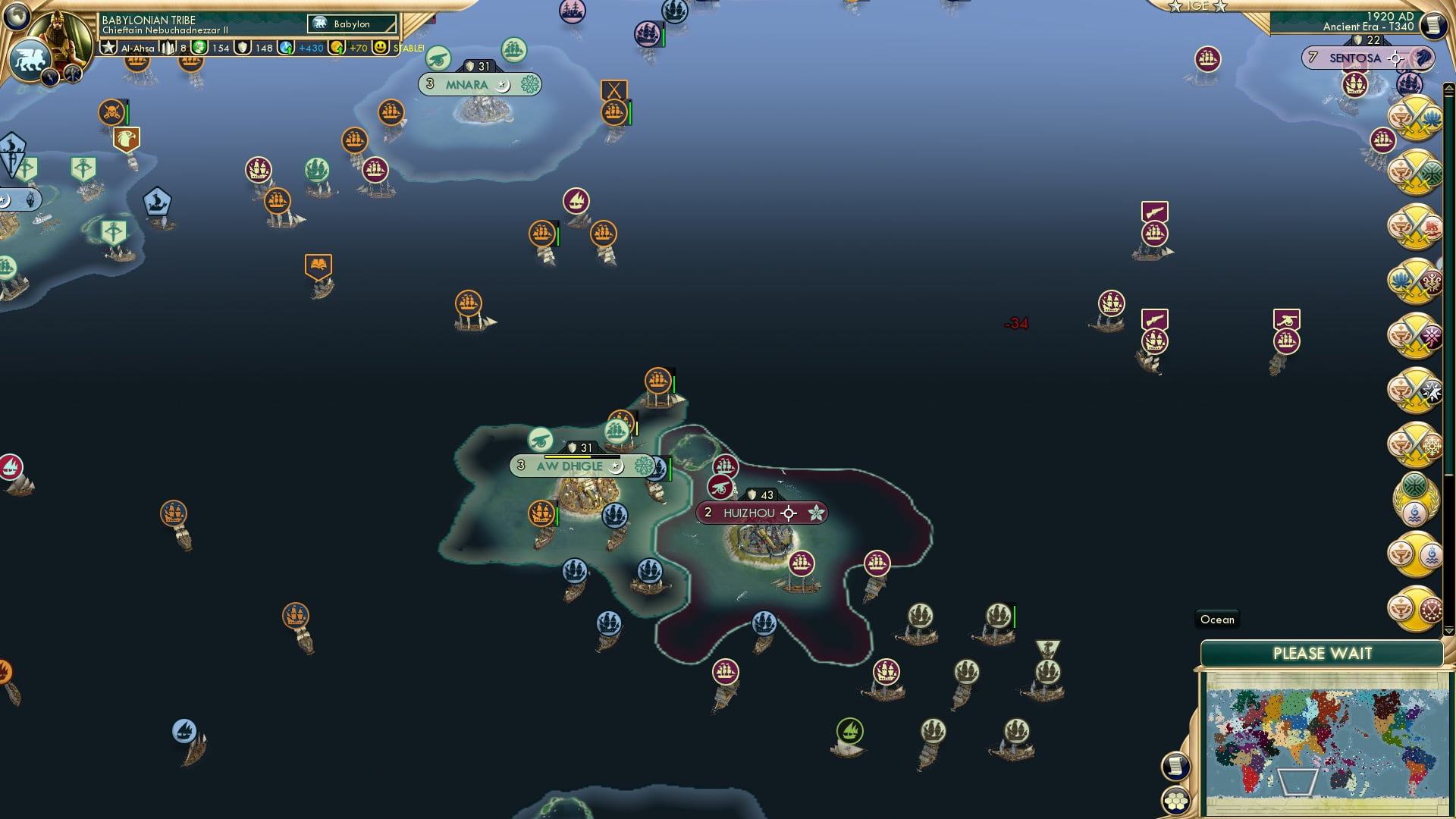
Task: Open the IGE menu at the top
Action: 1198,6
